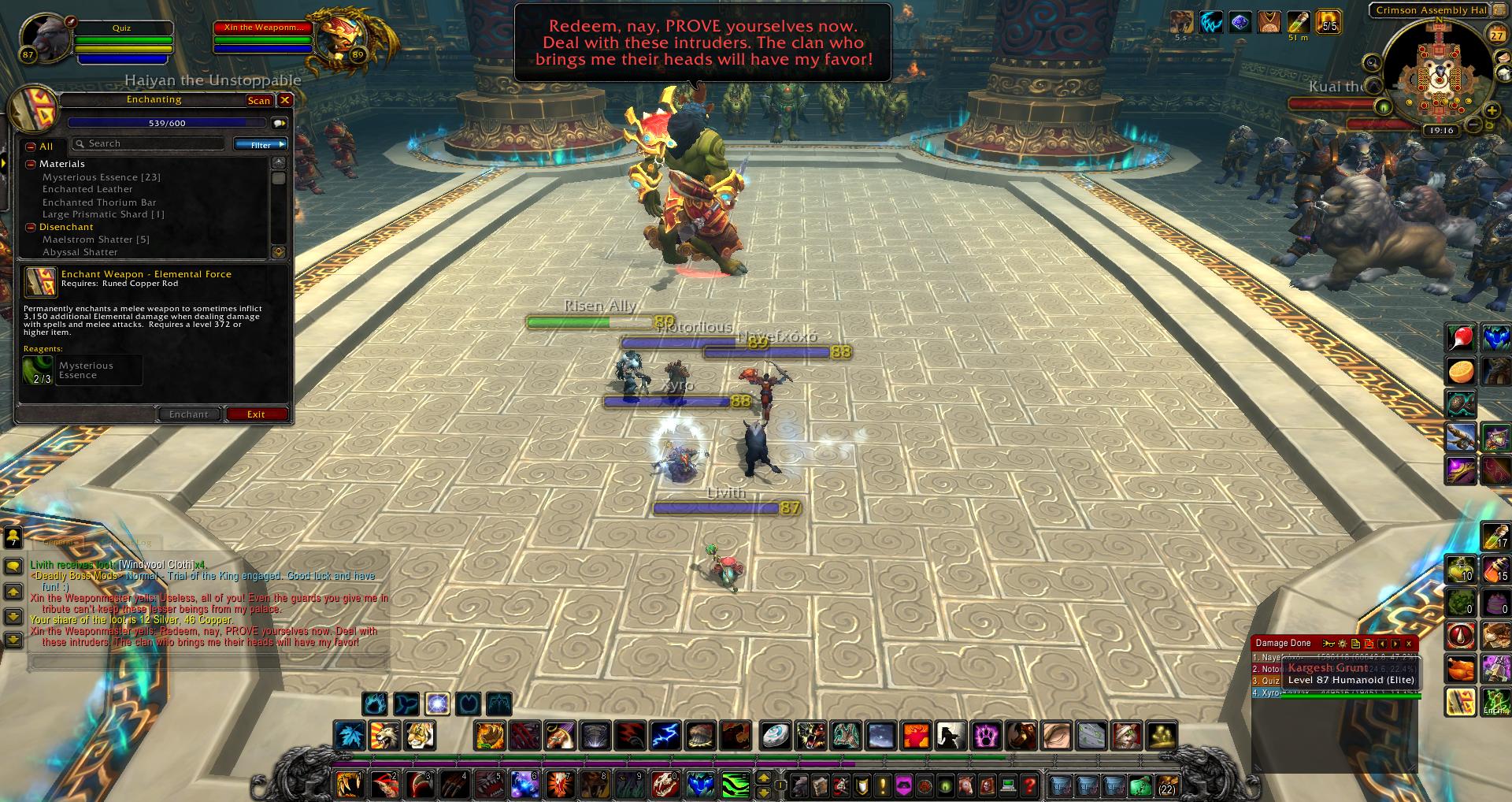1512x802 pixels.
Task: Collapse the Disenchant recipe category
Action: (31, 227)
